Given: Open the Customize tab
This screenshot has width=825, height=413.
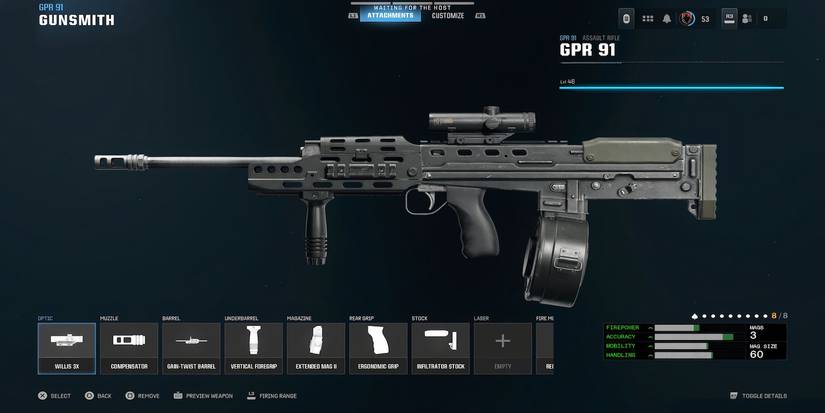Looking at the screenshot, I should [x=447, y=16].
